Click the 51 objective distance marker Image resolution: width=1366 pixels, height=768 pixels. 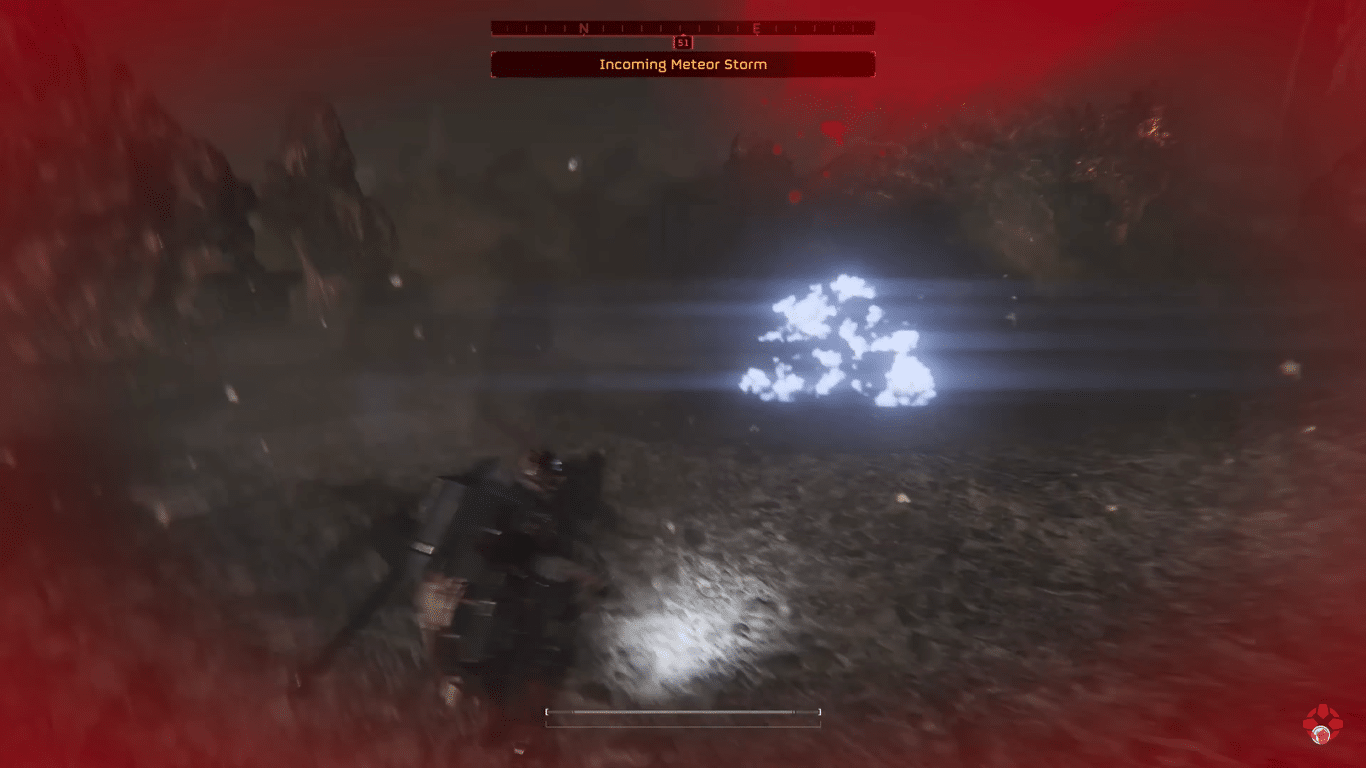point(684,43)
